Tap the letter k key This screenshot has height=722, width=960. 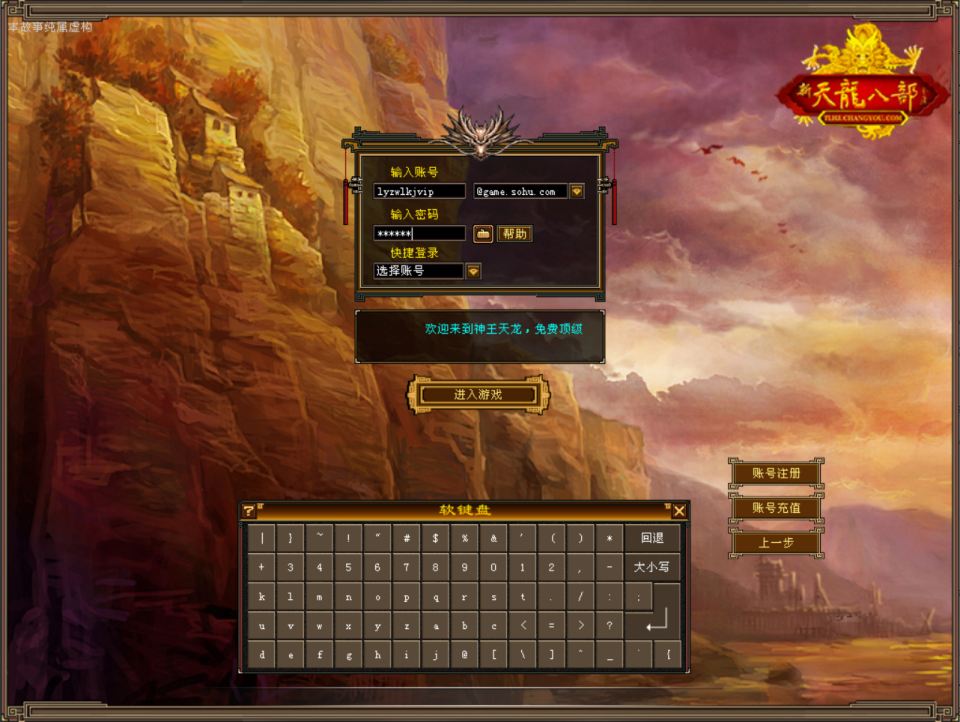point(262,596)
